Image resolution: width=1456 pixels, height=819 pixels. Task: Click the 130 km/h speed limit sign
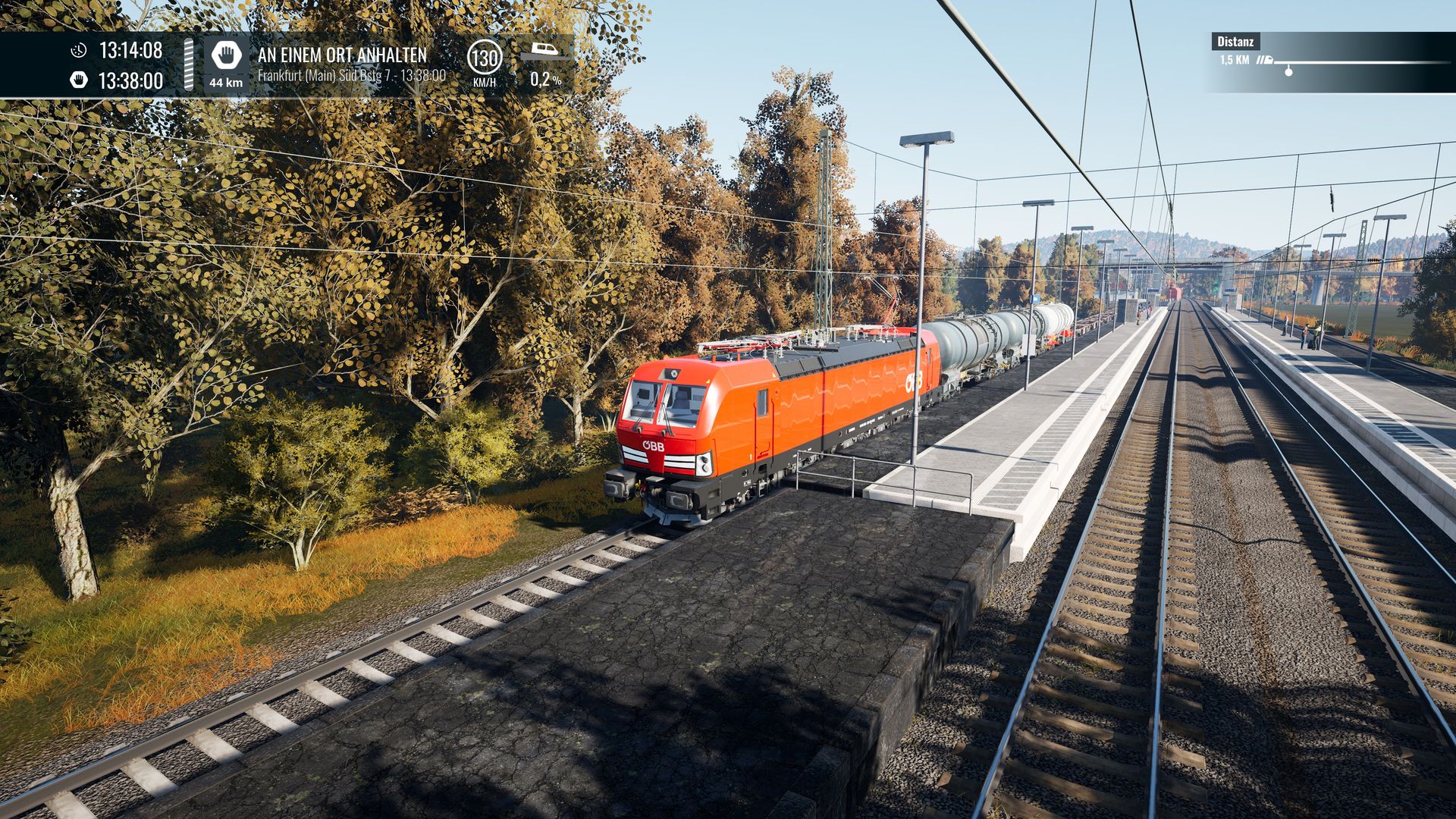[484, 58]
